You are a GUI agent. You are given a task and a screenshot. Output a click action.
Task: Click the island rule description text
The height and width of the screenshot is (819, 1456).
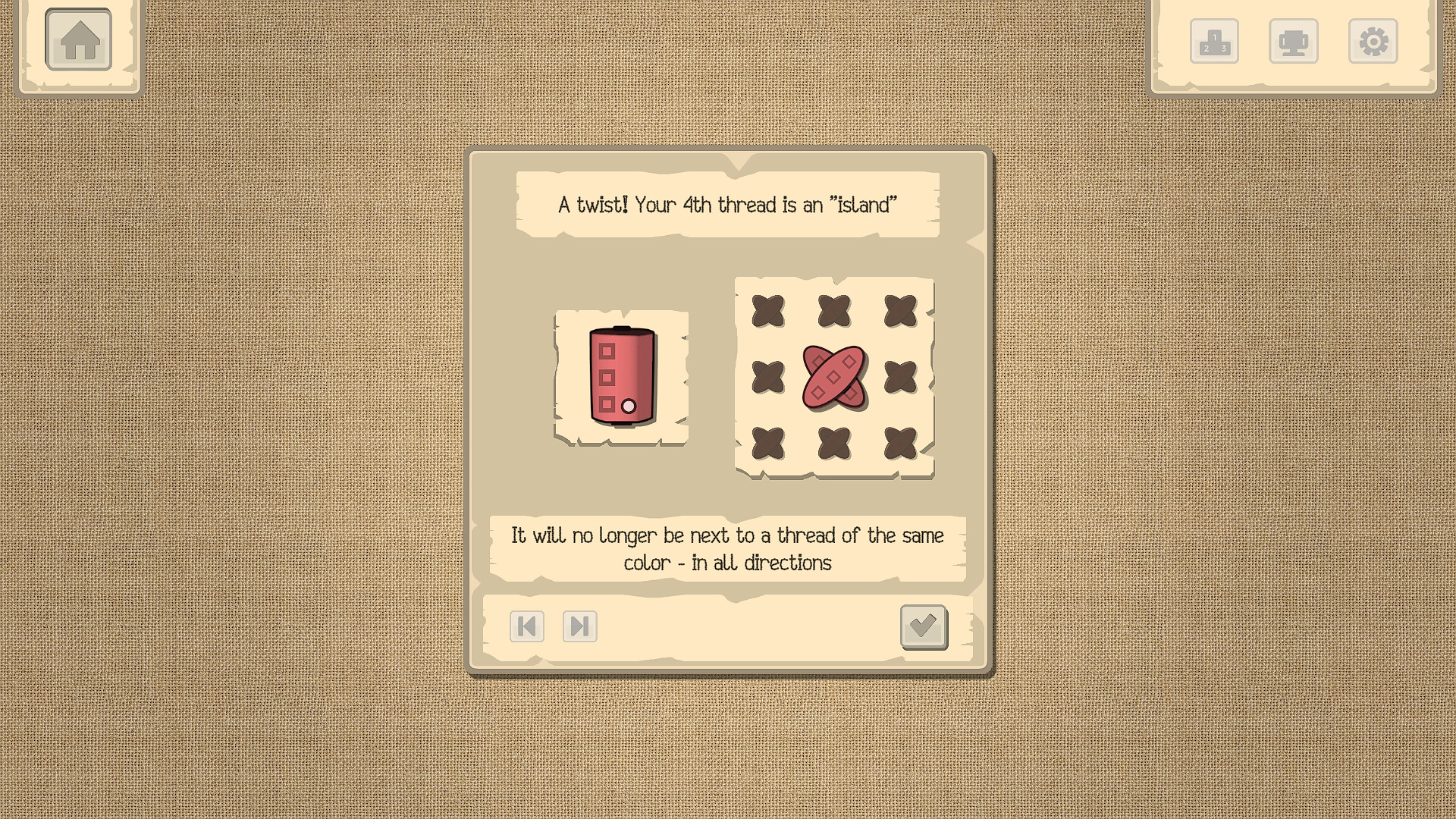(727, 548)
